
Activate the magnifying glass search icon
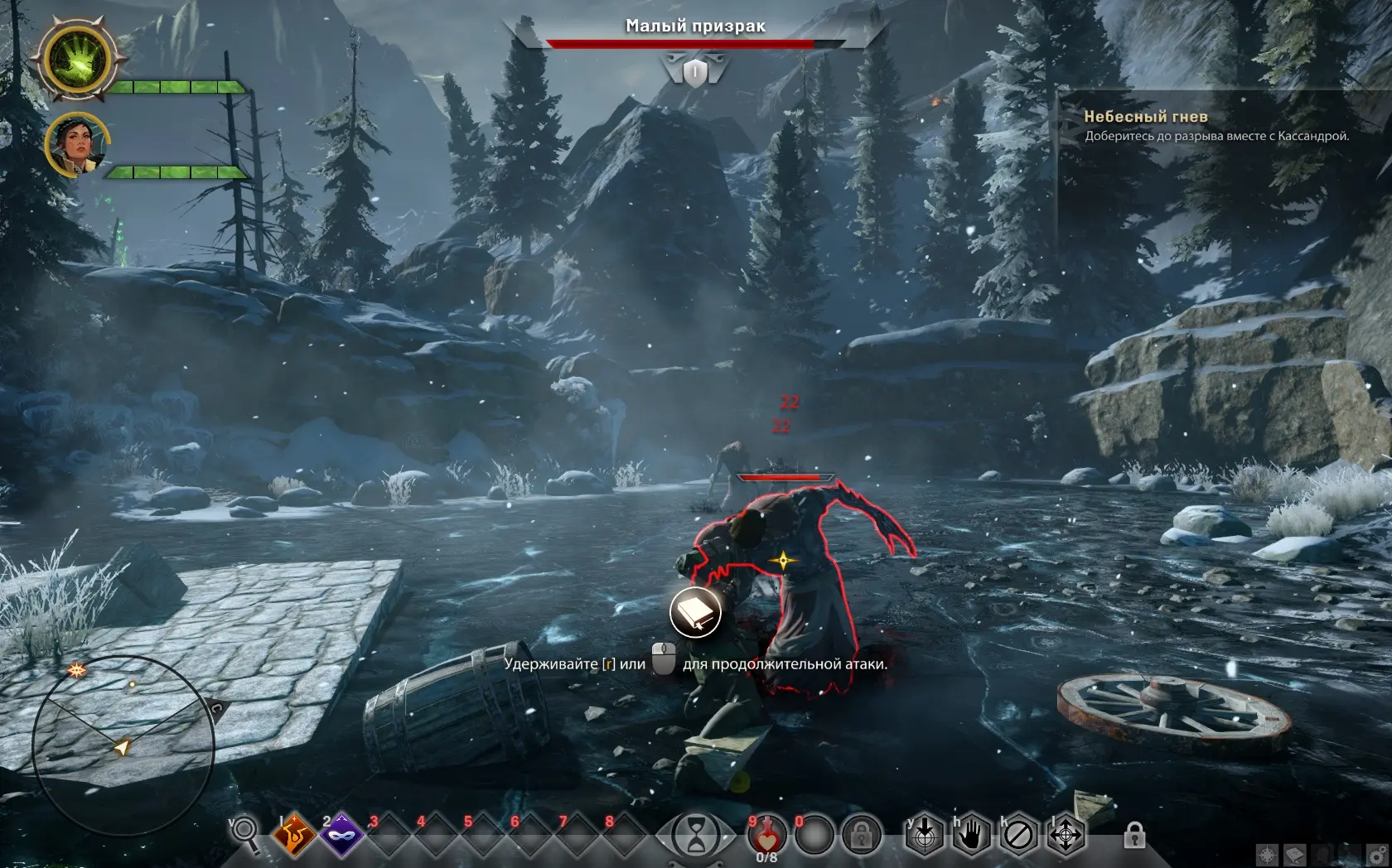[245, 831]
